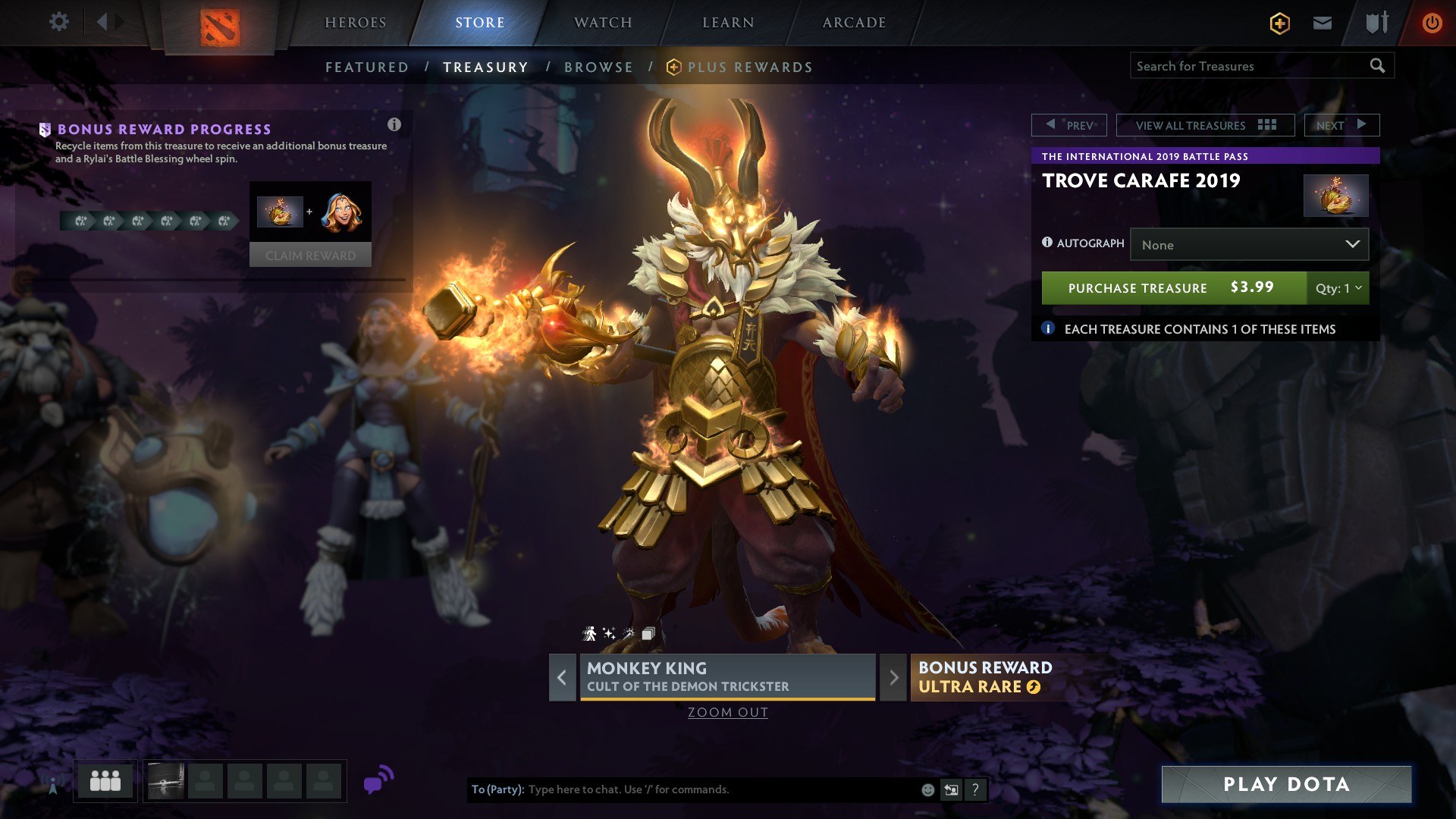Start matchmaking with Play Dota

tap(1286, 784)
